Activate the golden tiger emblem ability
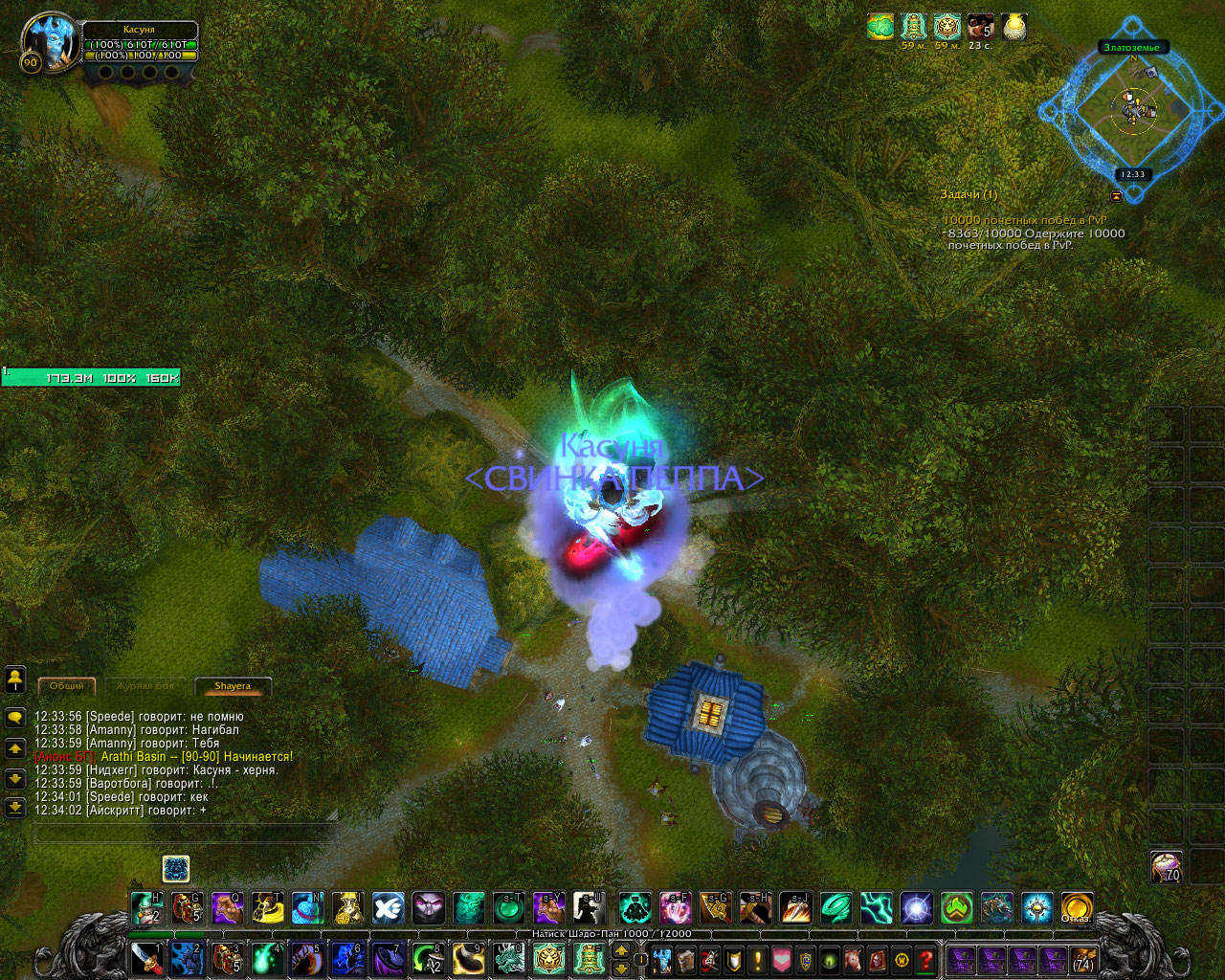1225x980 pixels. point(548,958)
